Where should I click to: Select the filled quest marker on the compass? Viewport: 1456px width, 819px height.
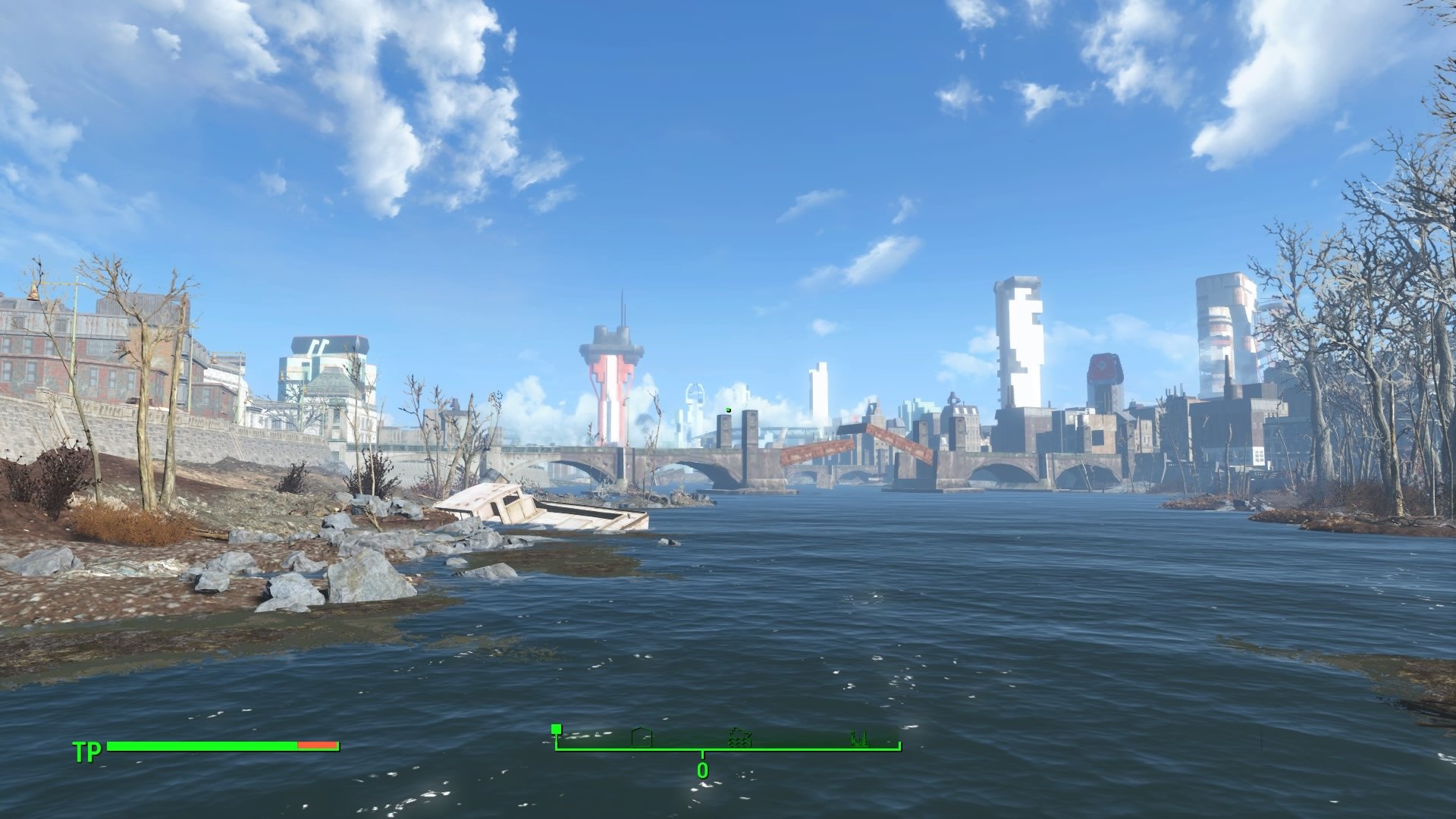click(x=556, y=728)
